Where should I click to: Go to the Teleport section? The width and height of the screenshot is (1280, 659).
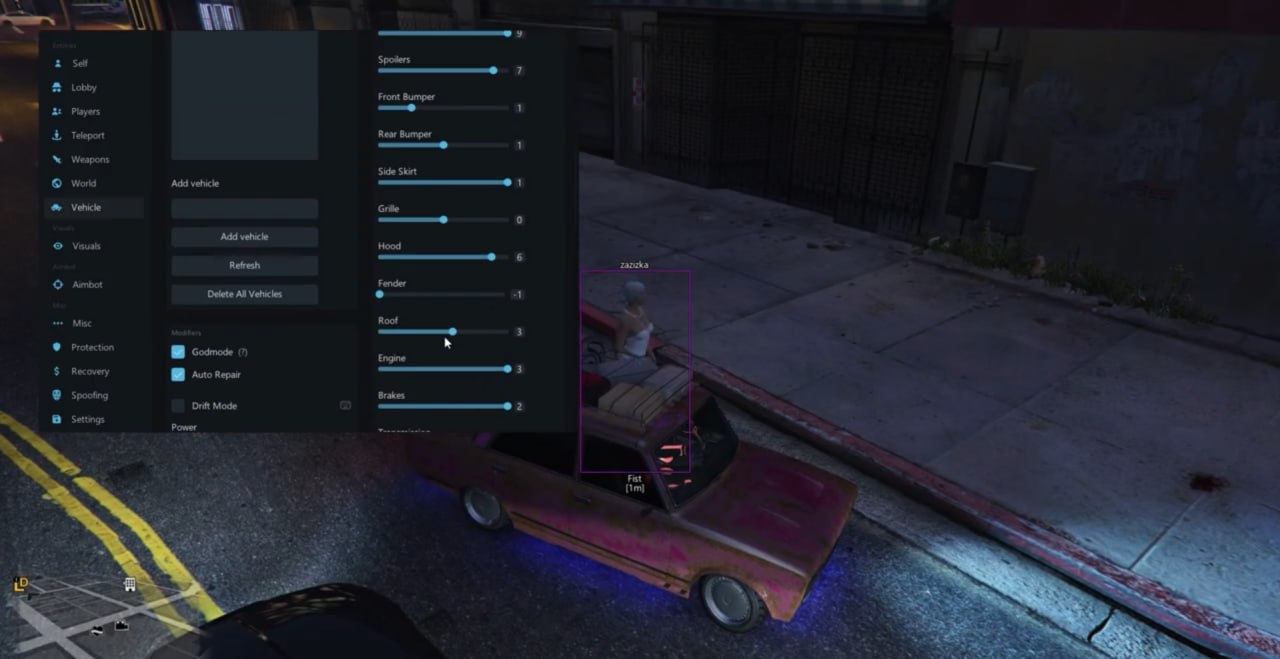87,135
